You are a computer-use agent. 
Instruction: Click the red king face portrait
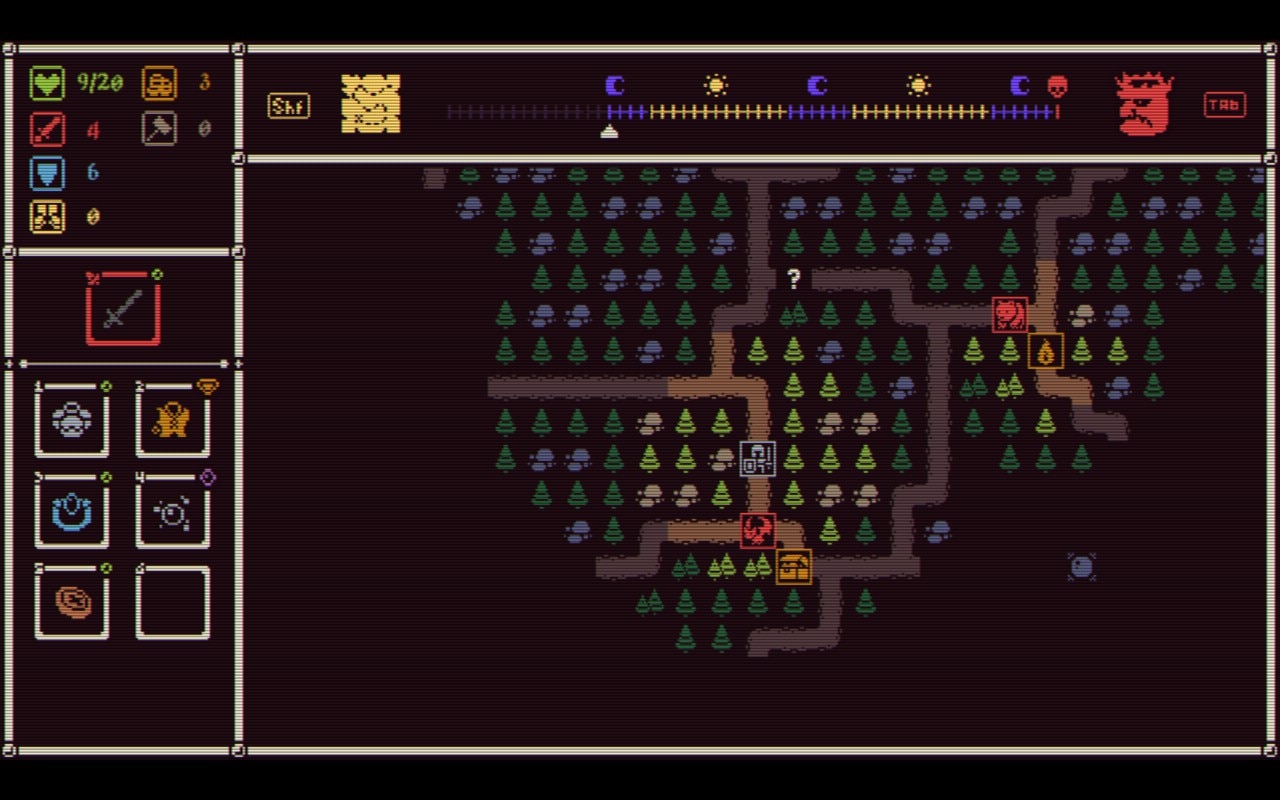pyautogui.click(x=1142, y=103)
